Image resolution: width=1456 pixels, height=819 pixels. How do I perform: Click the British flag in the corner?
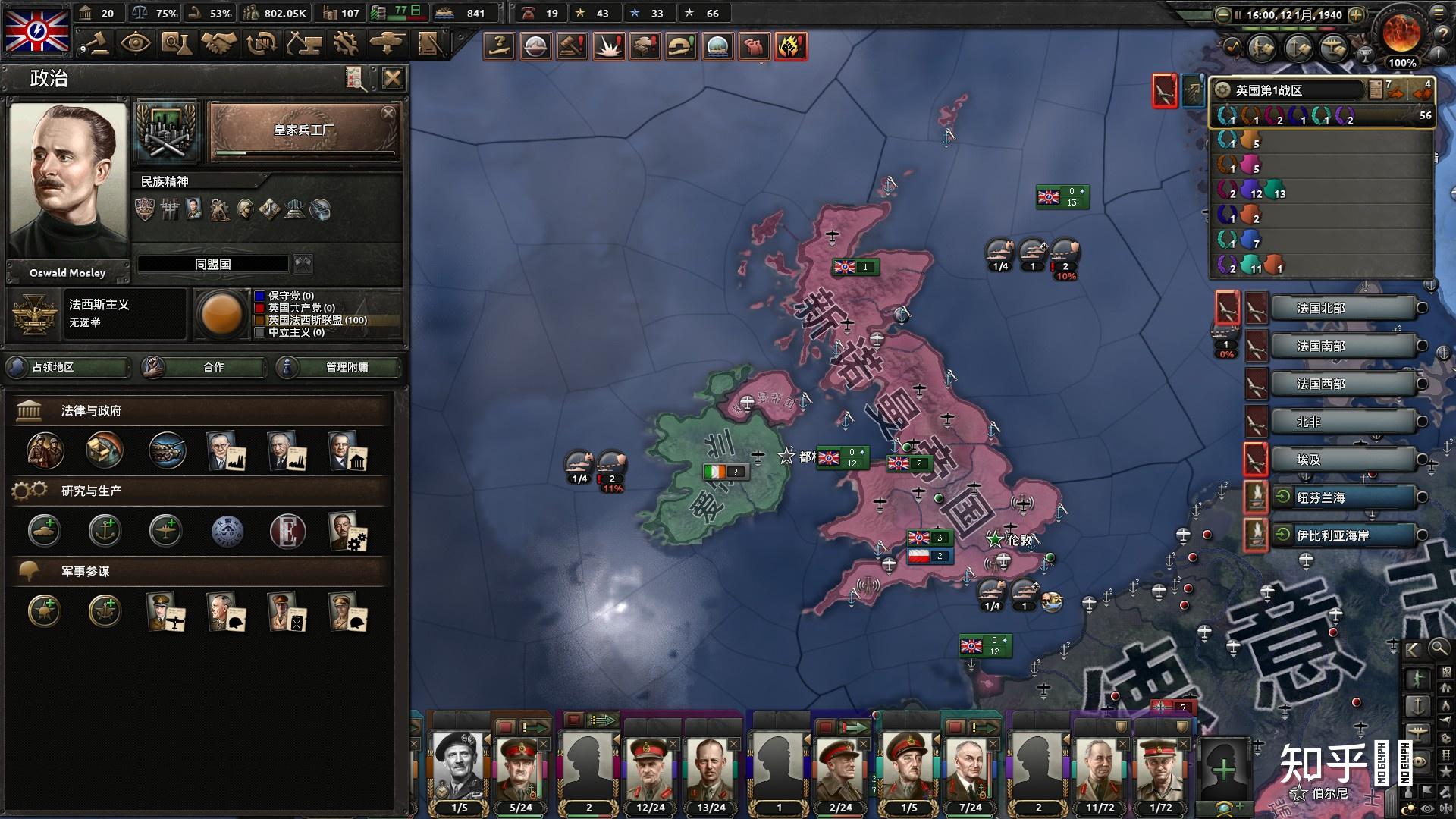pyautogui.click(x=36, y=30)
